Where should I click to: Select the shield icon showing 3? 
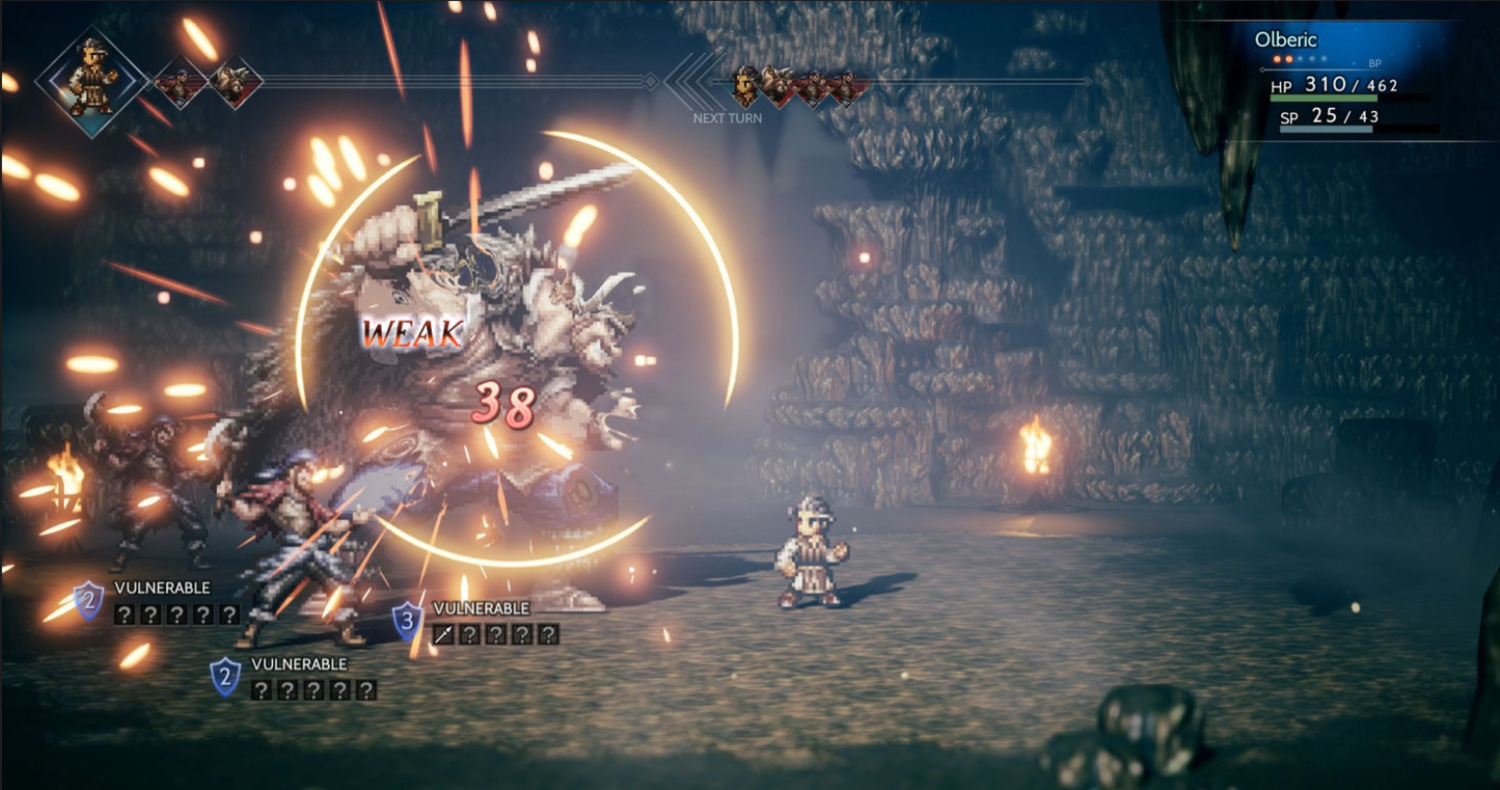click(406, 621)
